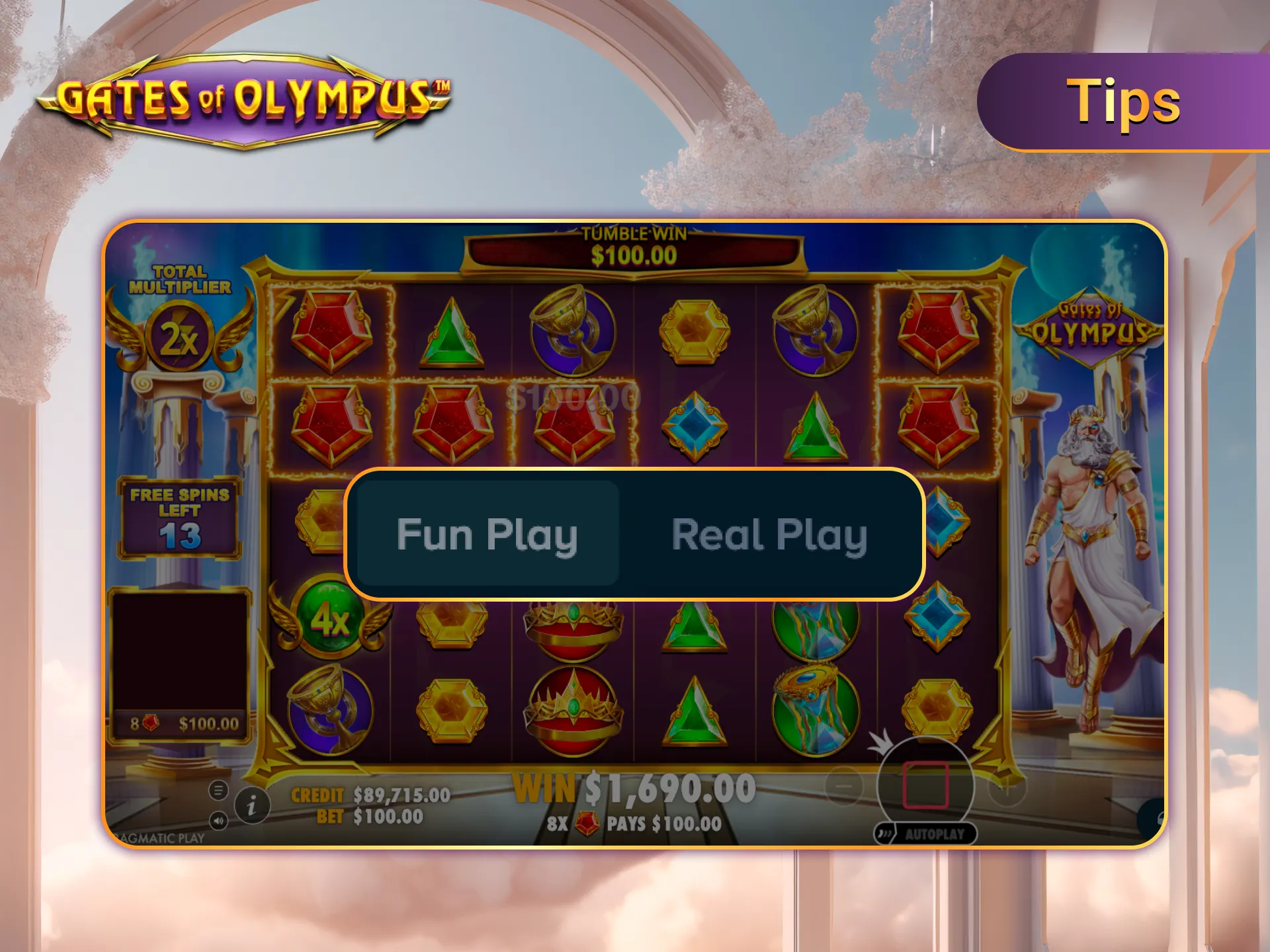
Task: Switch to Real Play mode
Action: click(x=770, y=534)
